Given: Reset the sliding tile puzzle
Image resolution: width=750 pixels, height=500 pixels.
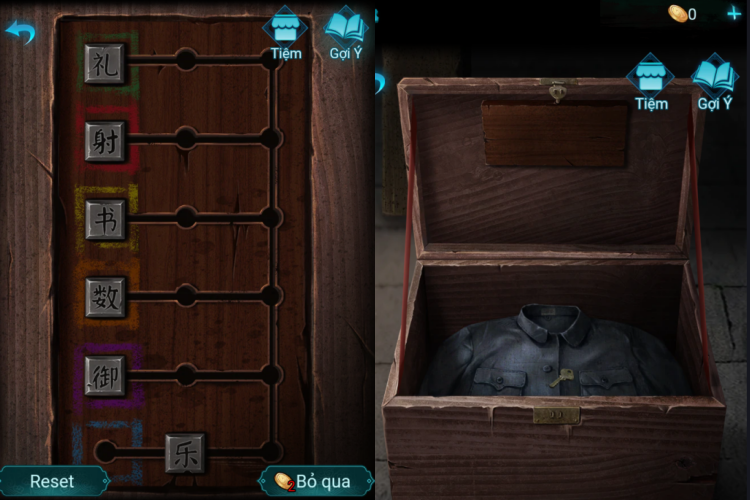Looking at the screenshot, I should 52,481.
